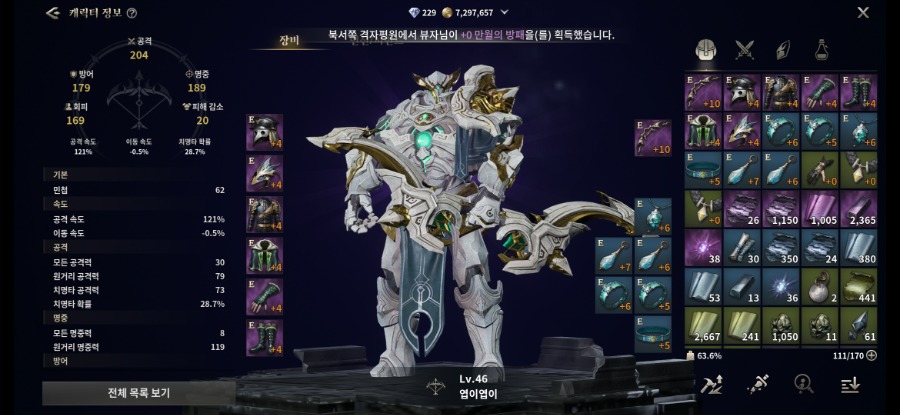Expand the currency dropdown arrow
This screenshot has width=900, height=415.
point(504,13)
